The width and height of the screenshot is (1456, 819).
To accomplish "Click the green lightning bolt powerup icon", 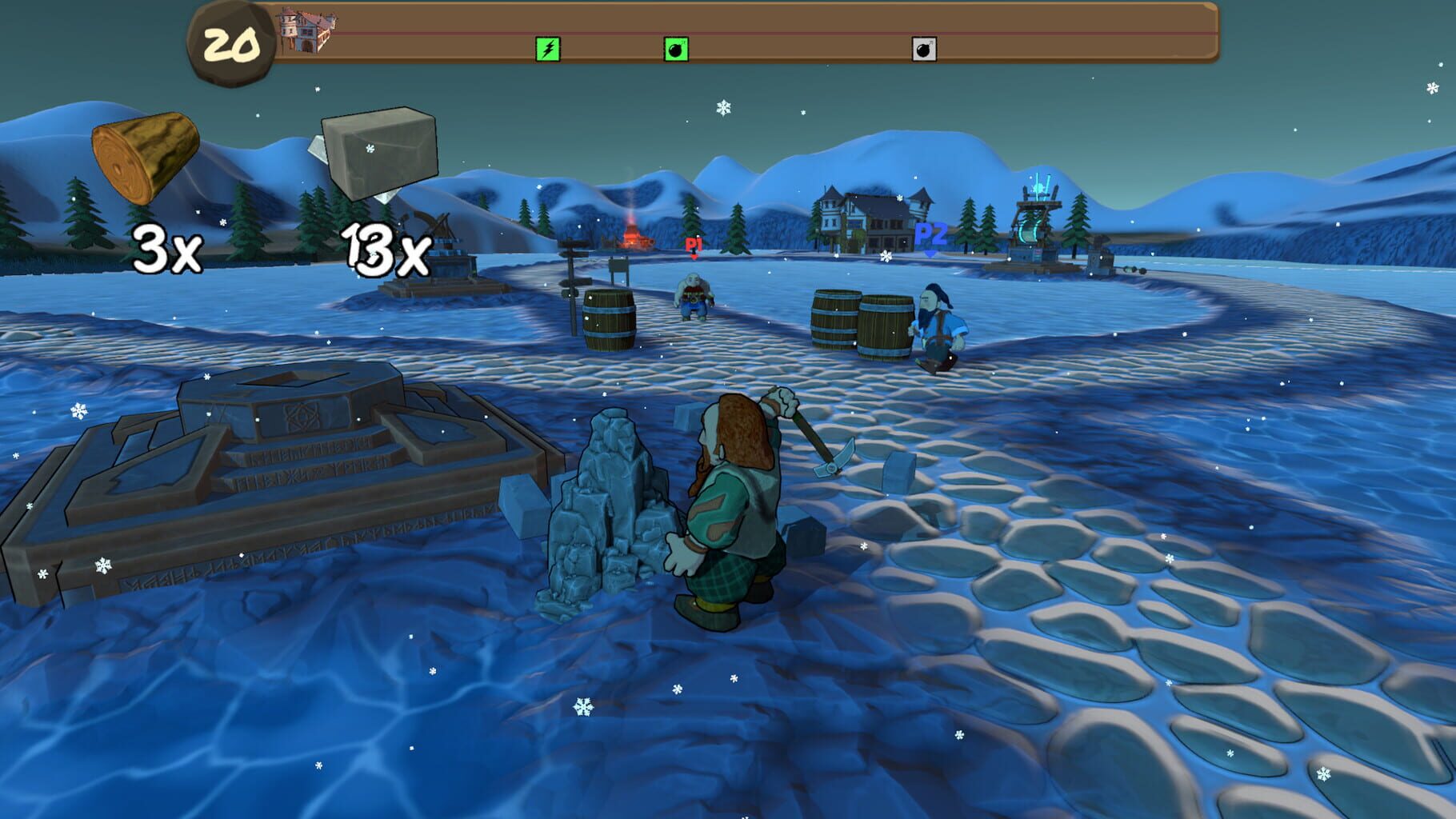I will (547, 49).
